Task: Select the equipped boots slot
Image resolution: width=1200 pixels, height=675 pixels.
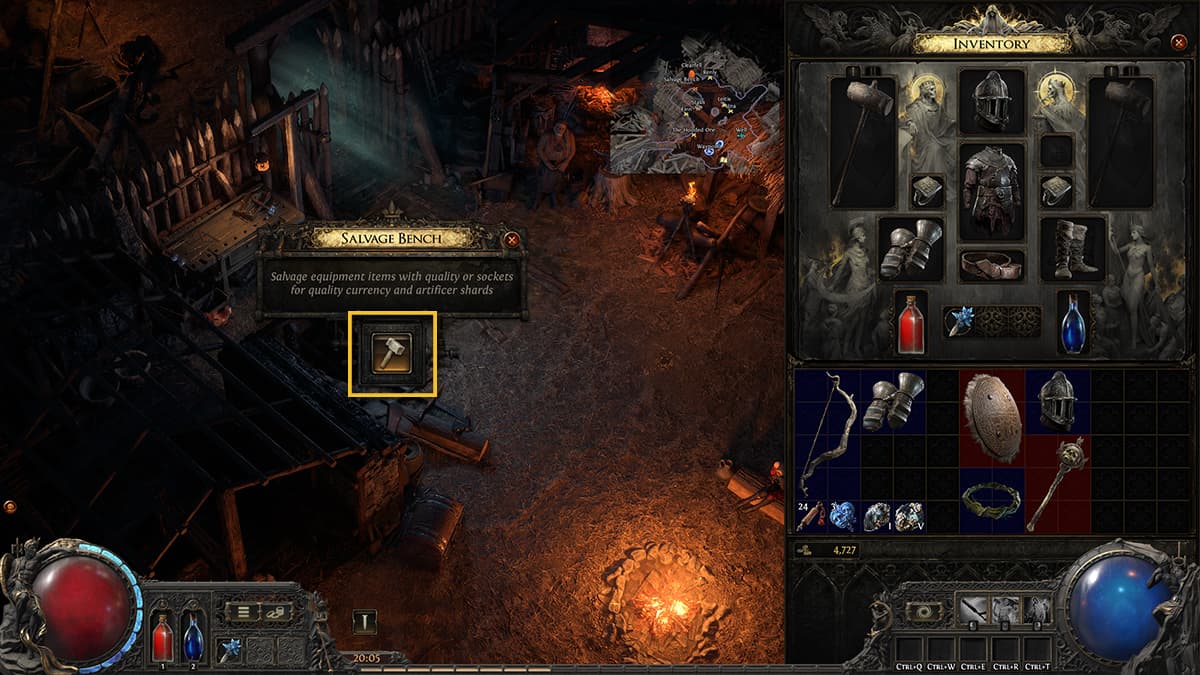Action: tap(1072, 248)
